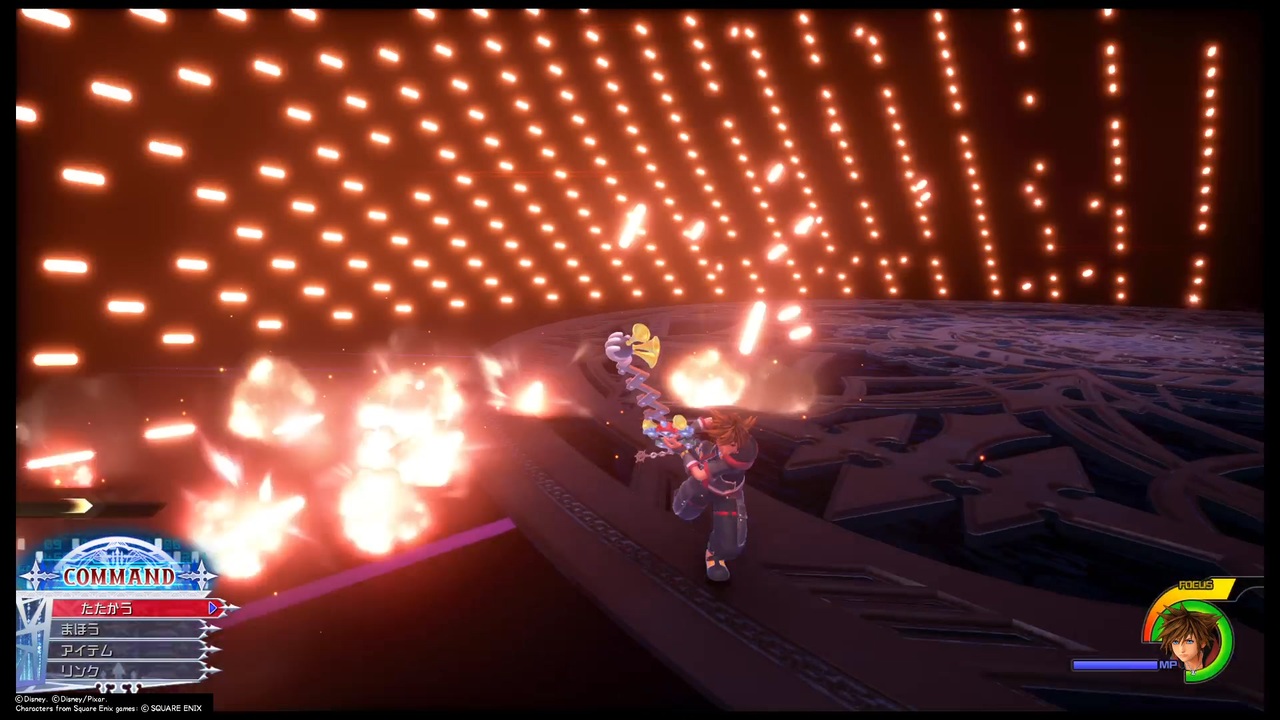This screenshot has width=1280, height=720.
Task: Click the COMMAND menu crest emblem
Action: pos(117,553)
